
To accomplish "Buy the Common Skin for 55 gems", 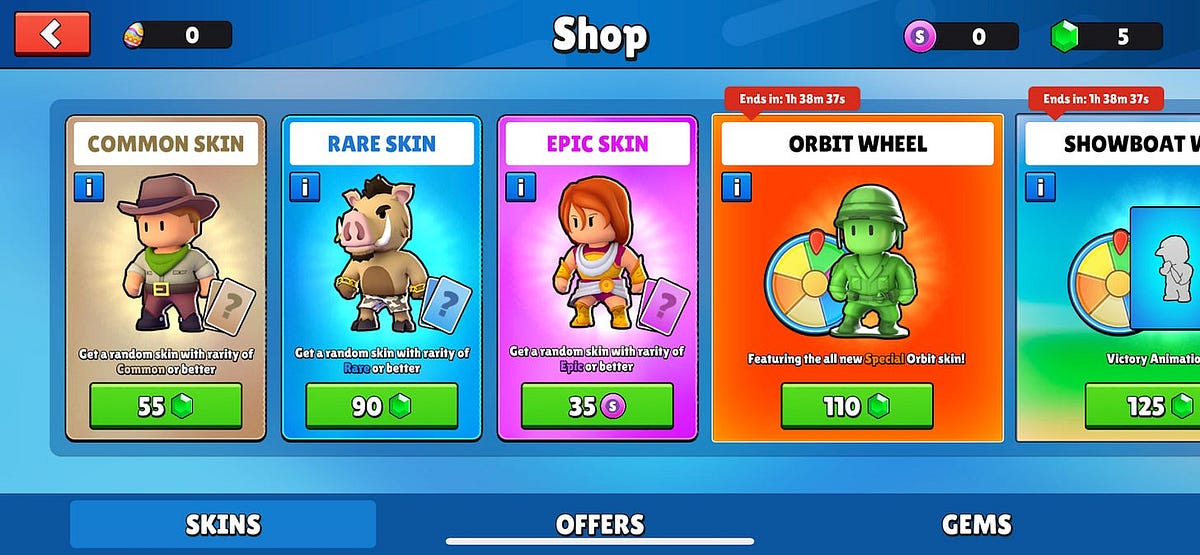I will pos(166,406).
